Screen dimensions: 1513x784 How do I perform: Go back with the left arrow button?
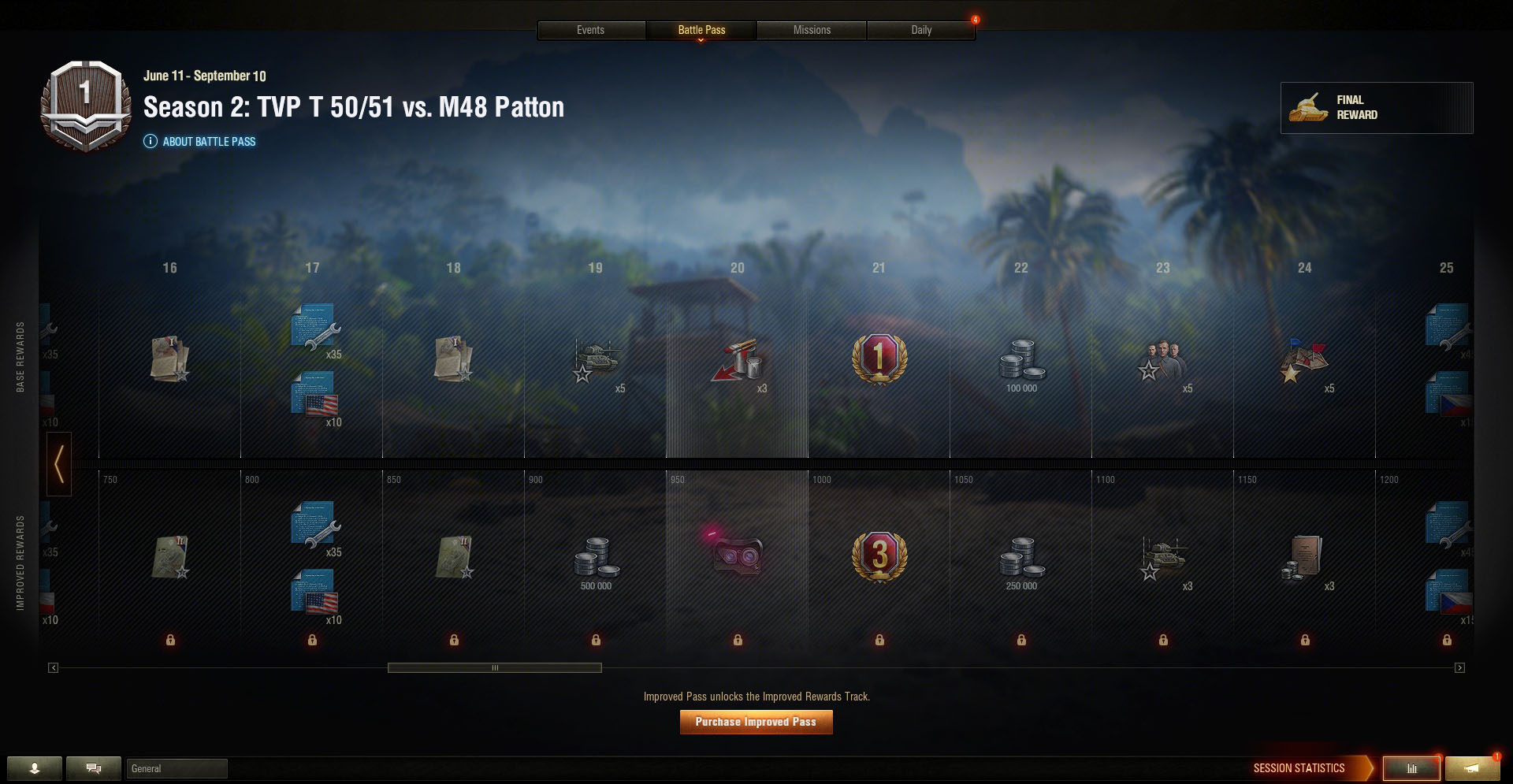[x=59, y=464]
